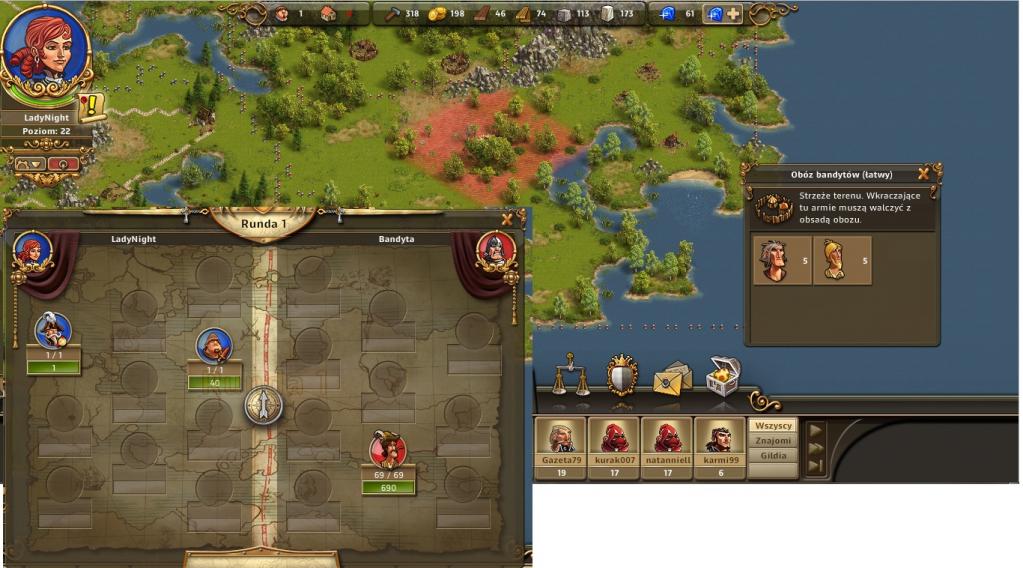This screenshot has height=568, width=1023.
Task: Select friend natanniell portrait
Action: pos(666,438)
